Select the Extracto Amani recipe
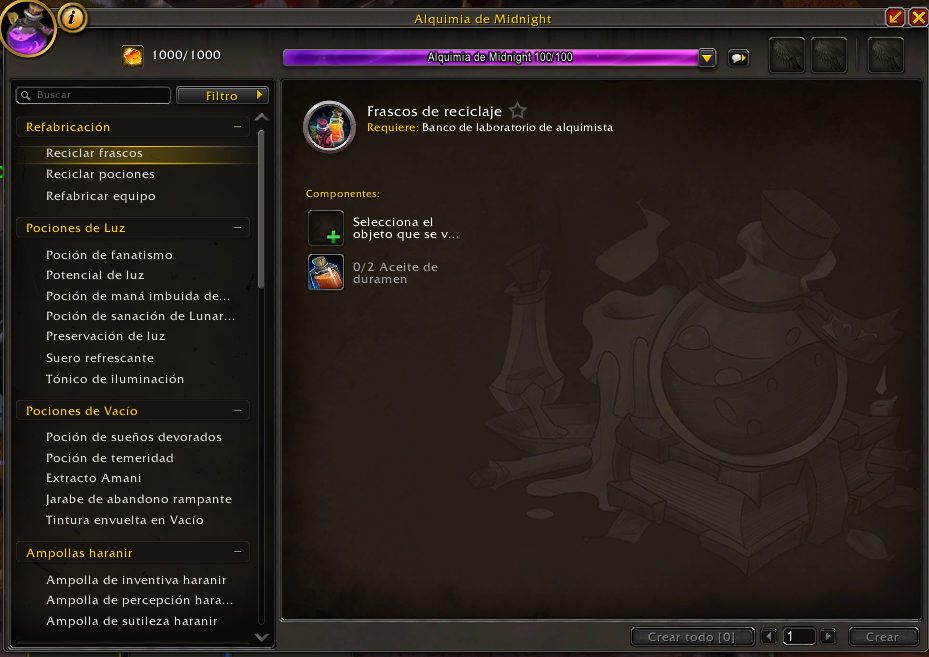 (94, 478)
